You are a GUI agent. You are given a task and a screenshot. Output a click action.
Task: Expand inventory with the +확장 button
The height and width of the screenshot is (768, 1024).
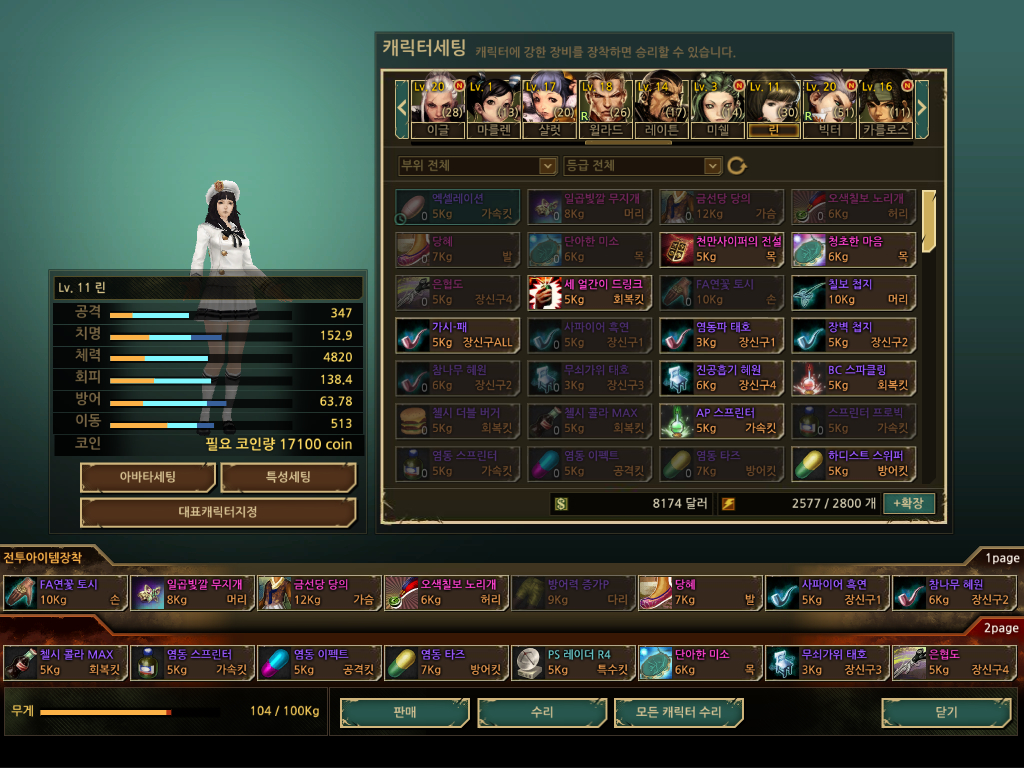(x=908, y=503)
